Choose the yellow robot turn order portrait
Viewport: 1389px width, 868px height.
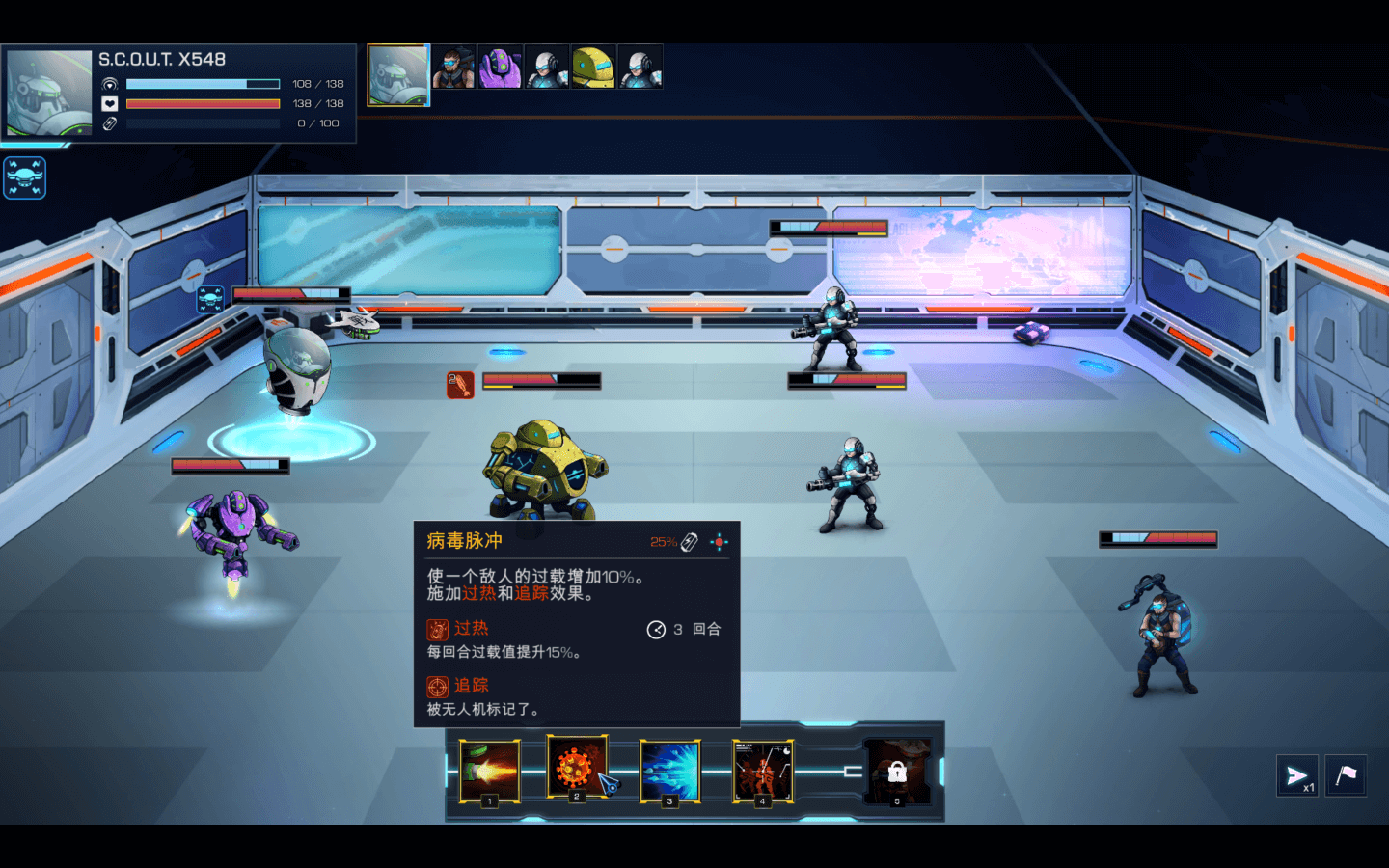(x=593, y=68)
